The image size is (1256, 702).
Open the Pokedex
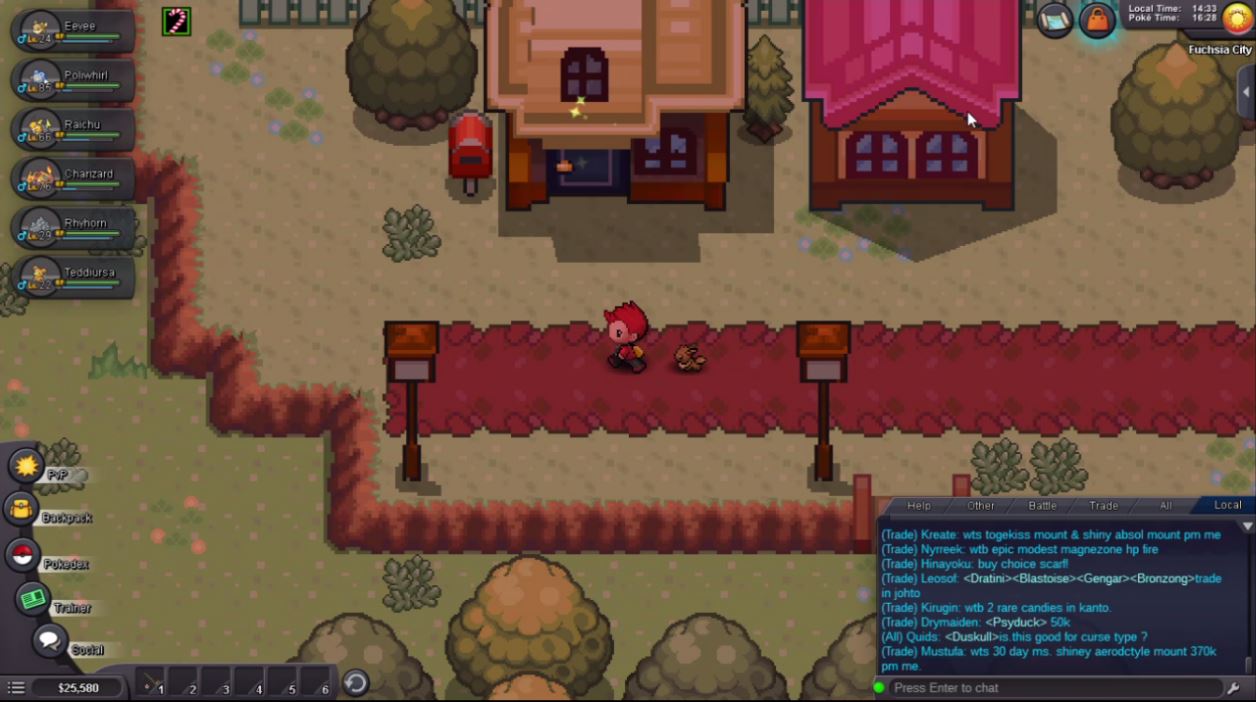[24, 556]
